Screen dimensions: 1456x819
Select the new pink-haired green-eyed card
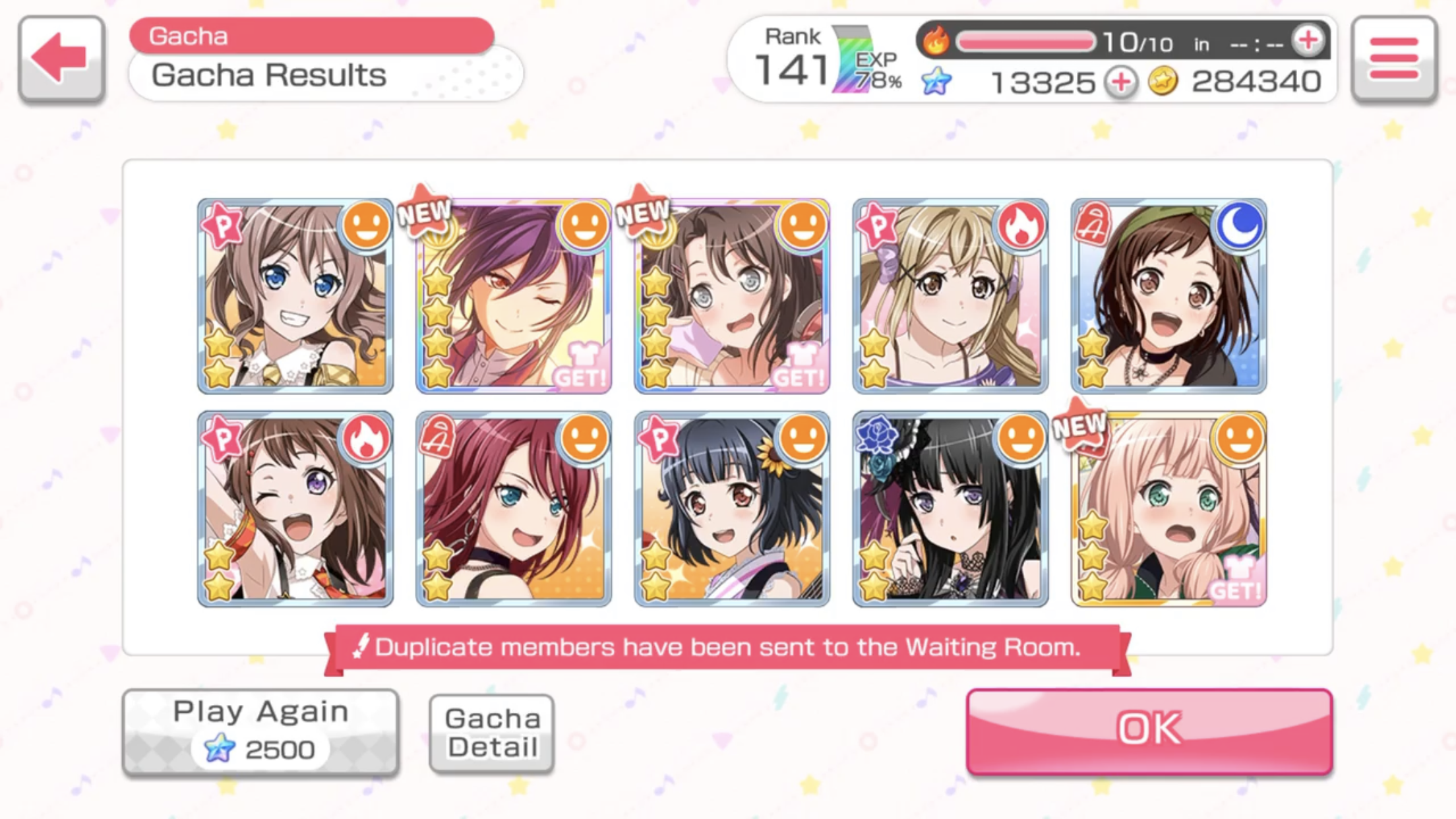[x=1168, y=508]
